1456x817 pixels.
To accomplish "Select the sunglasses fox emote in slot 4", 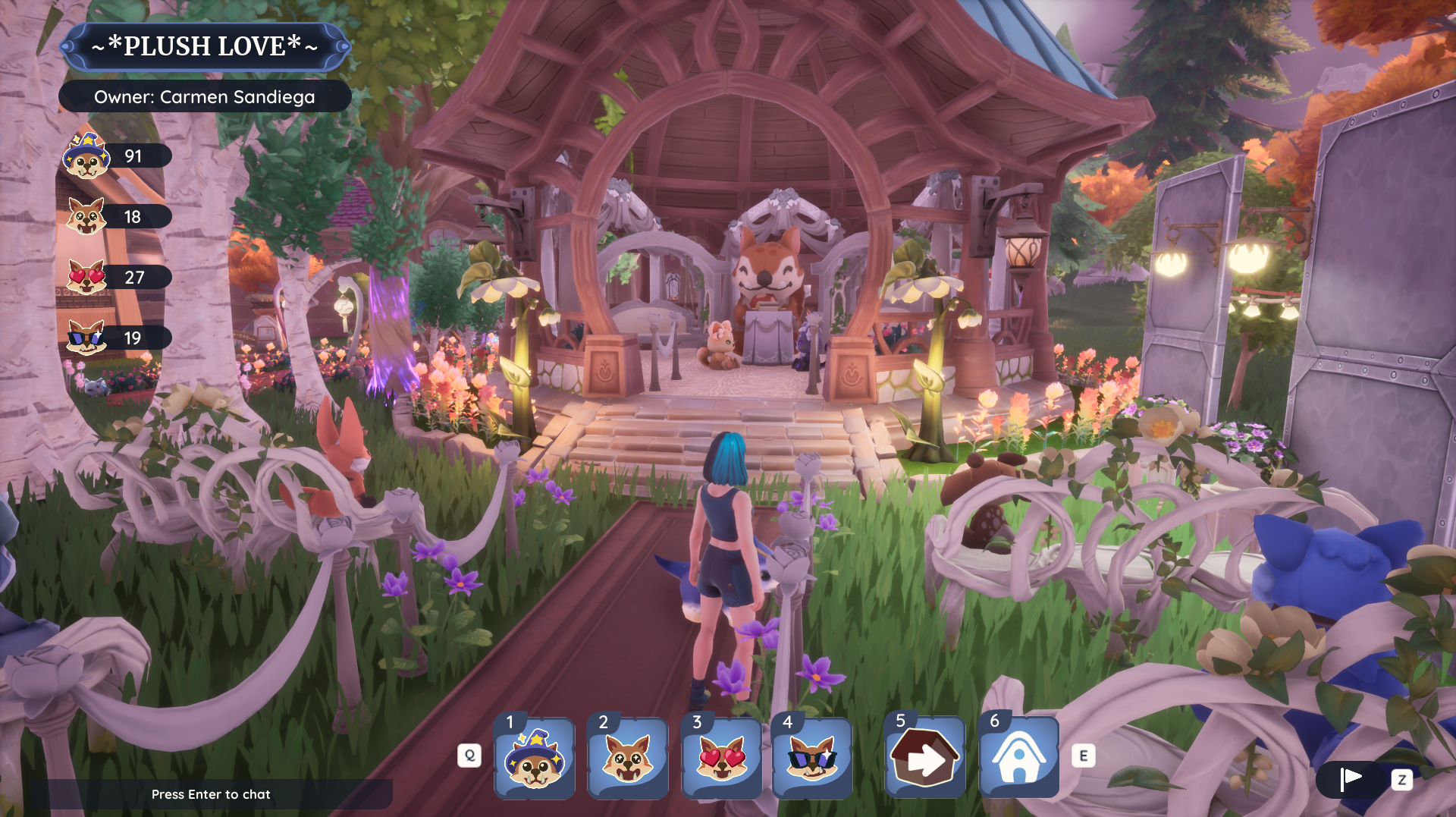I will click(x=814, y=759).
